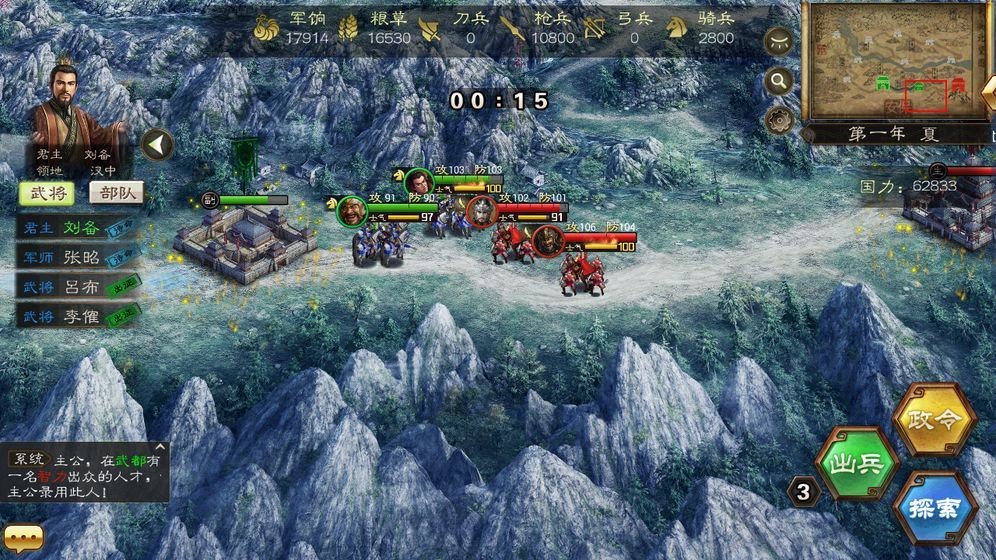Toggle the closed-eye visibility icon

[x=779, y=42]
